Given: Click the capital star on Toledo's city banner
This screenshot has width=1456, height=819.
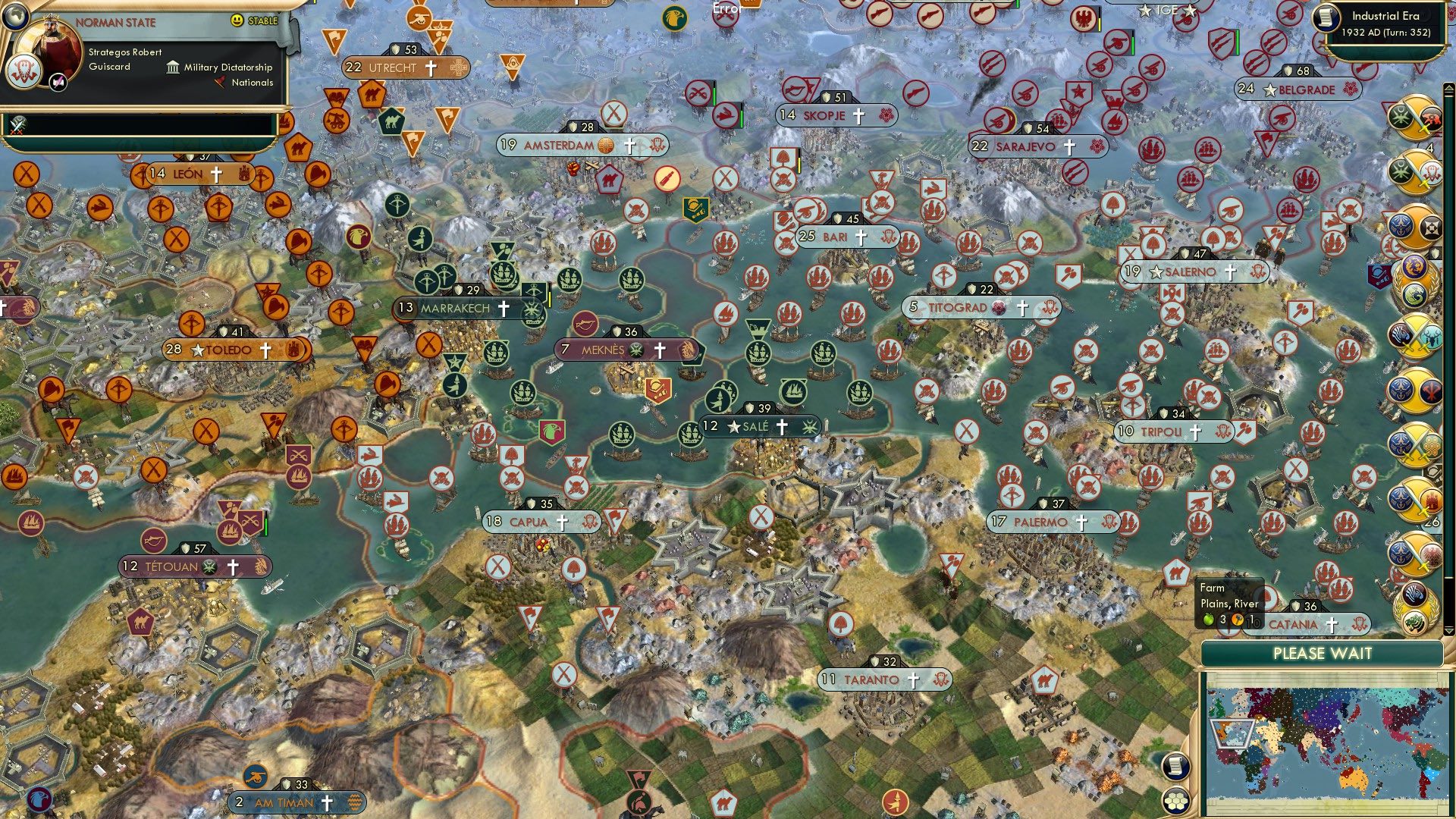Looking at the screenshot, I should 199,350.
